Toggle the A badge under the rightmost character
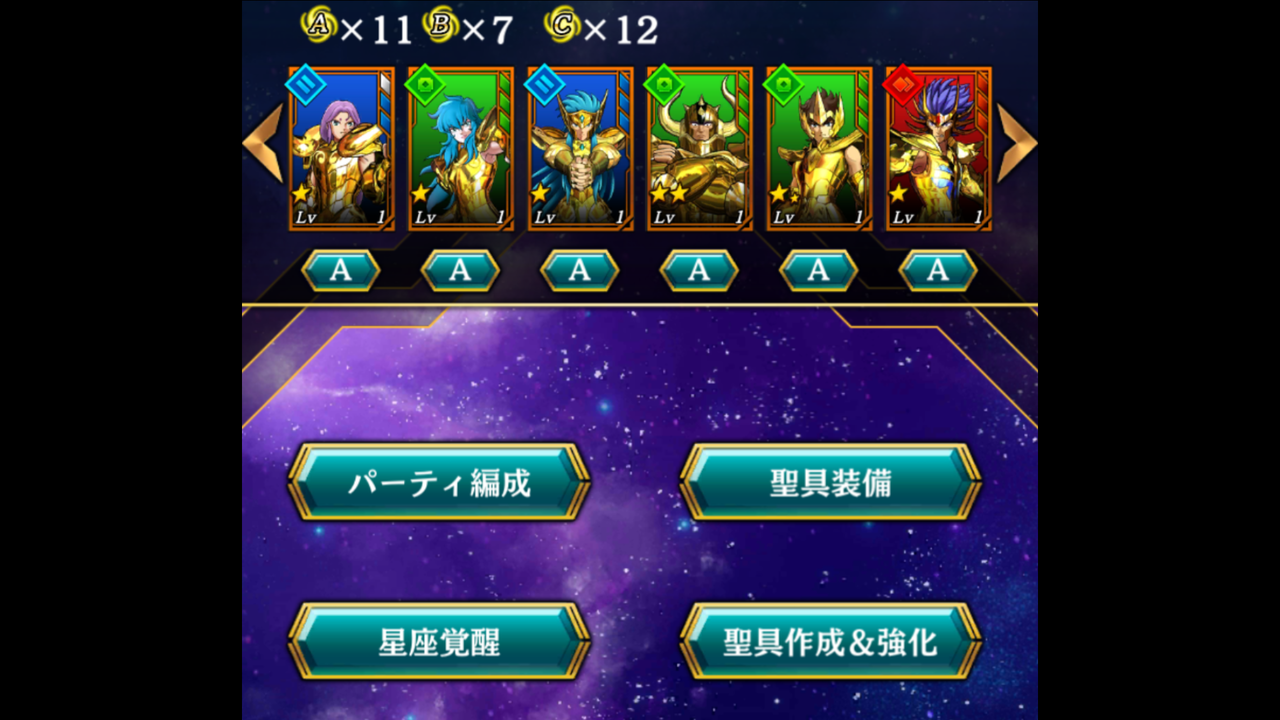 point(937,268)
